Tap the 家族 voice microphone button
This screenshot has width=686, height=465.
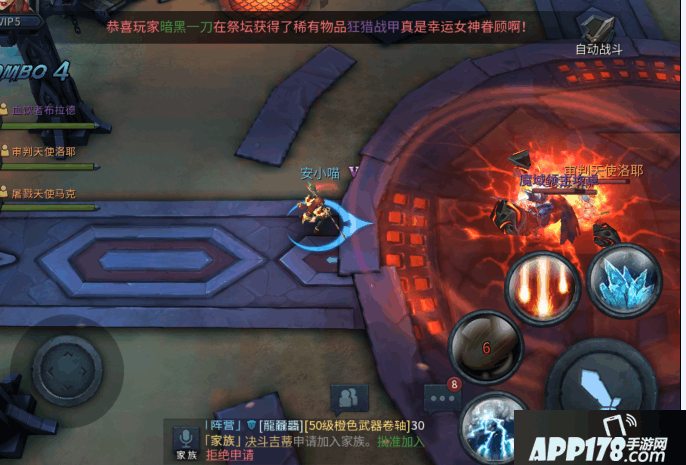click(x=185, y=440)
